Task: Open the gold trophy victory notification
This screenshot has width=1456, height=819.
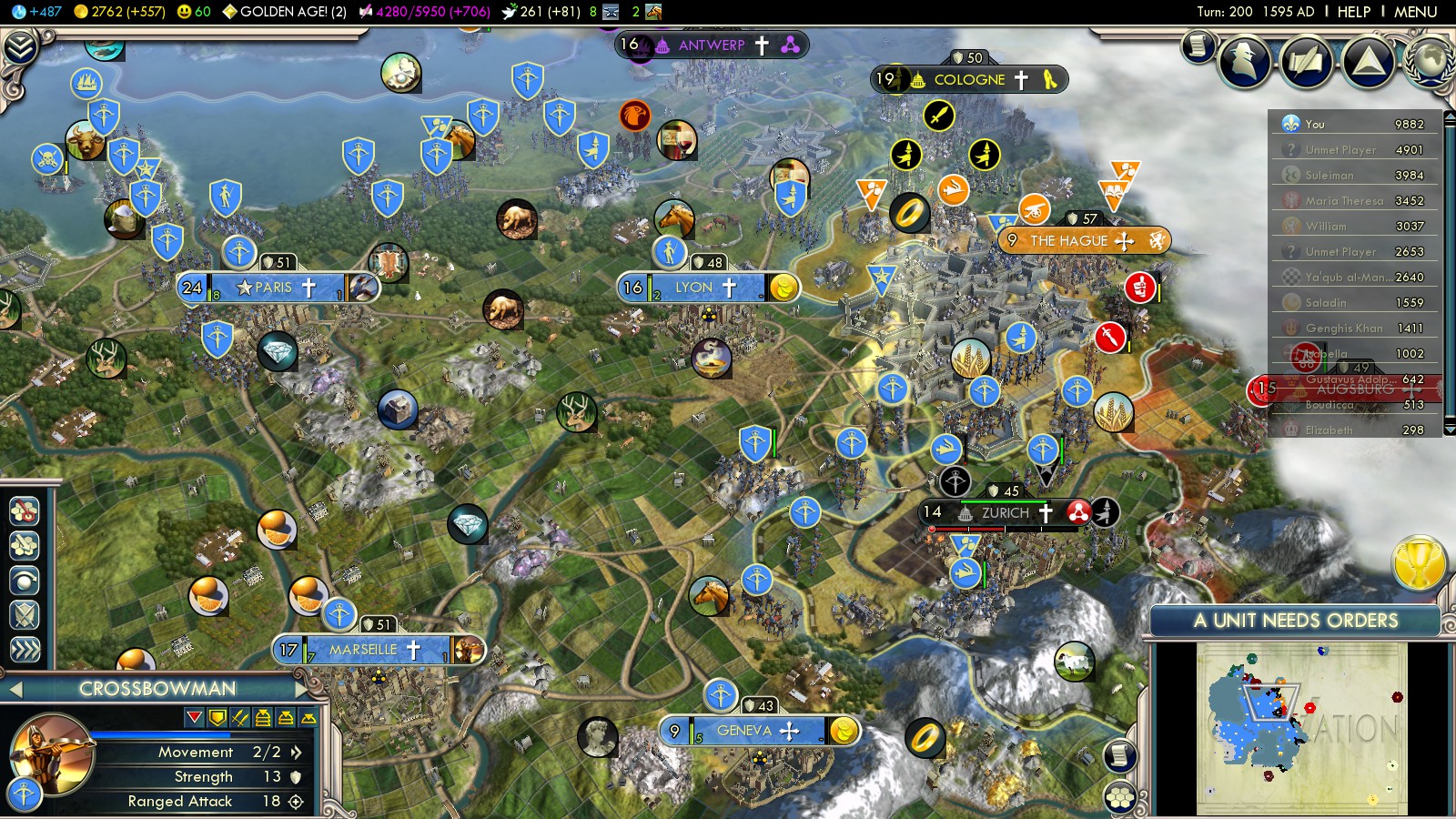Action: coord(1419,562)
